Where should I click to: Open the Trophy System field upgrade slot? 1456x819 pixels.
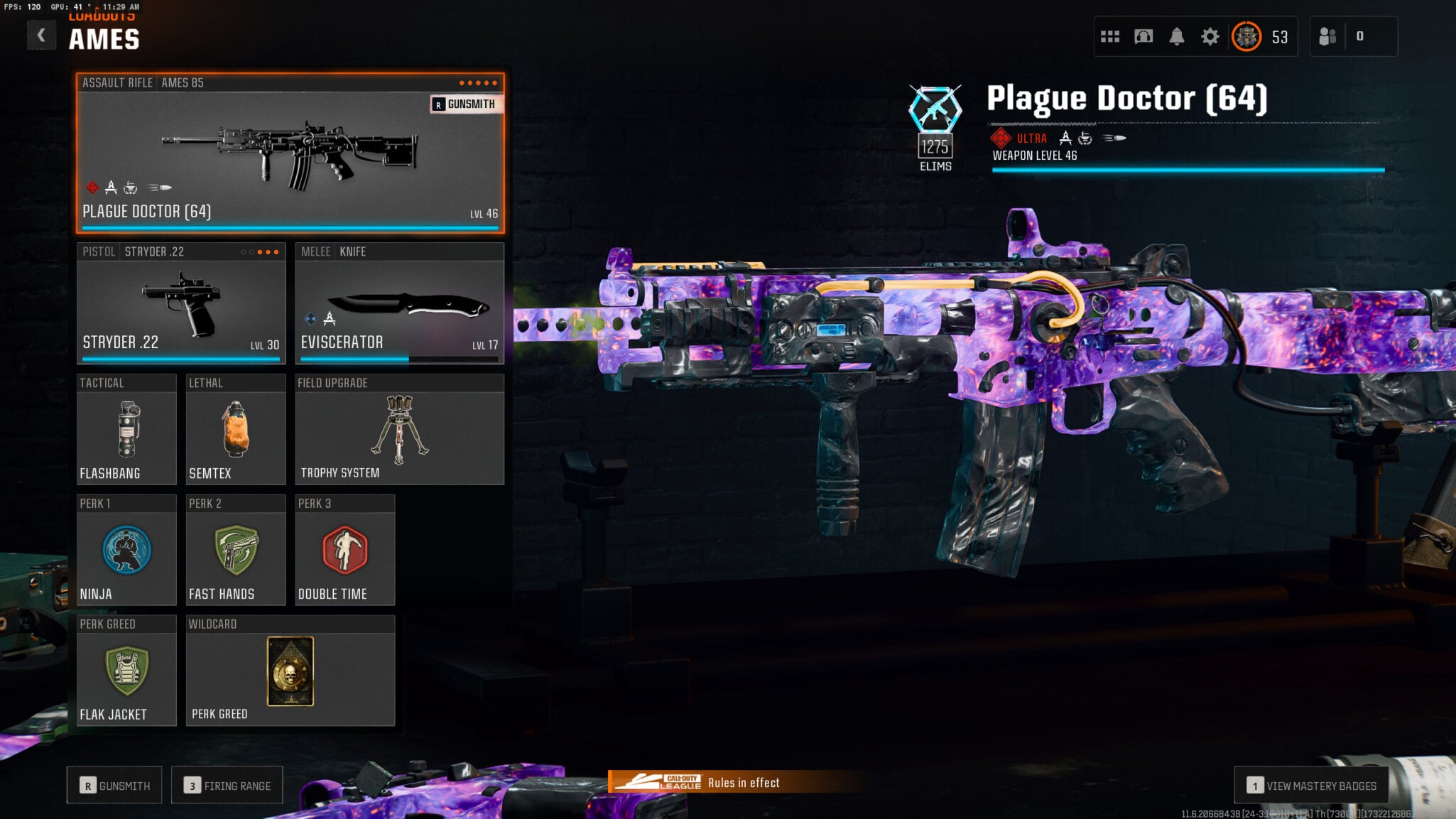coord(399,430)
